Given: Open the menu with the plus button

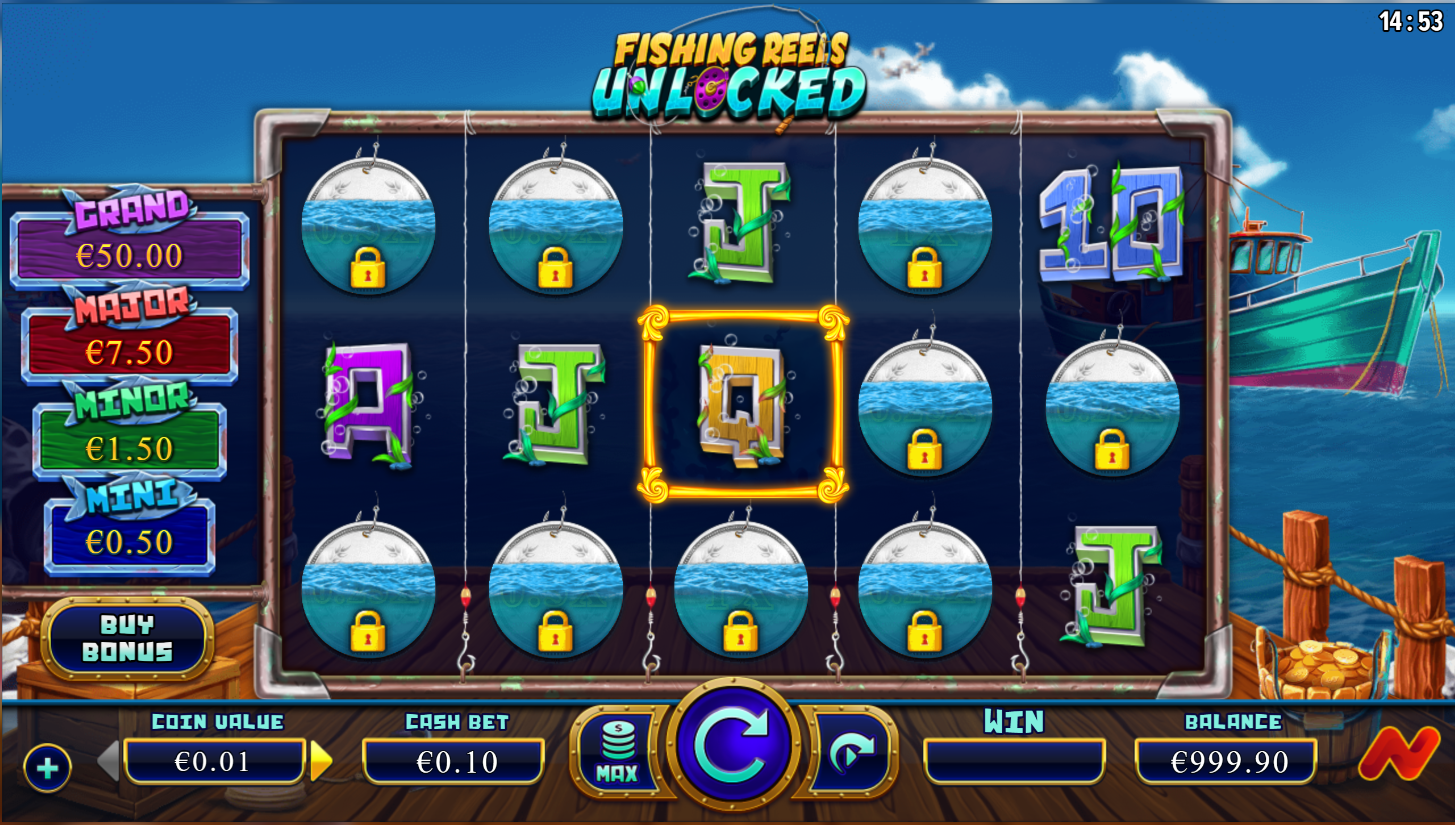Looking at the screenshot, I should click(x=47, y=768).
